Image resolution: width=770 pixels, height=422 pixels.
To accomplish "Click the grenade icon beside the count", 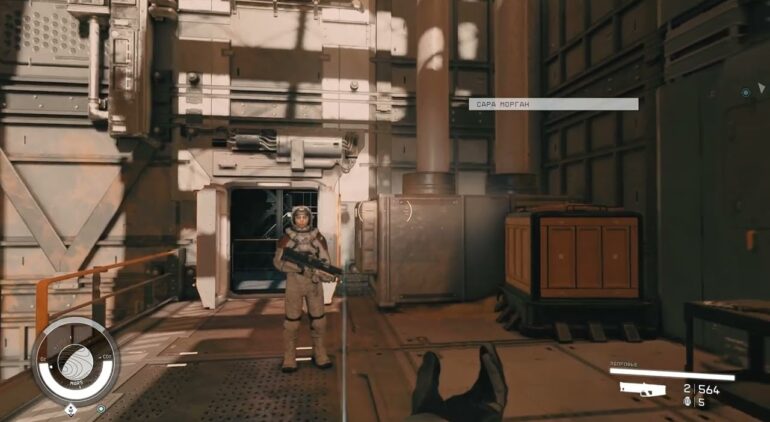I will [x=687, y=402].
